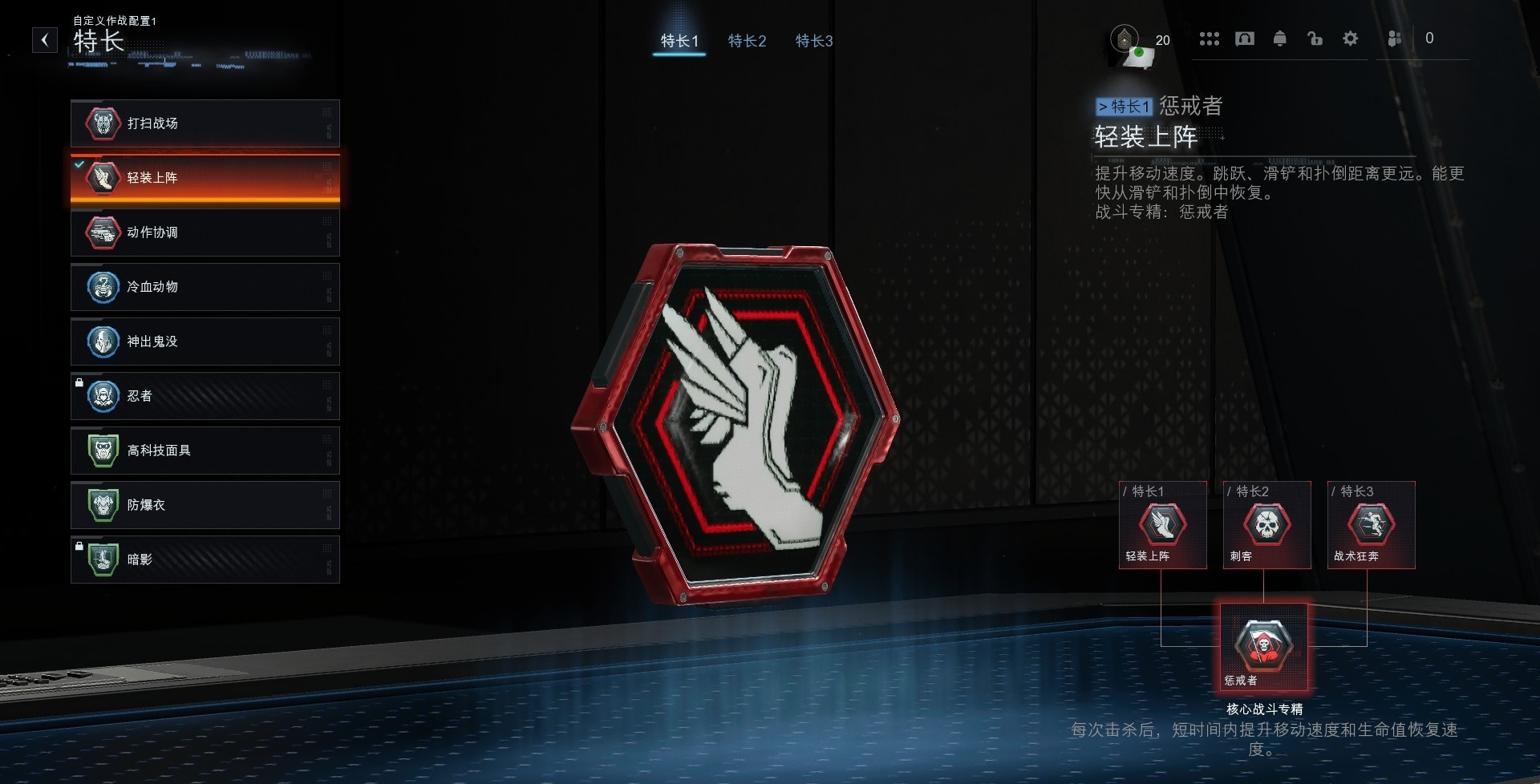The height and width of the screenshot is (784, 1540).
Task: Open the friends list icon
Action: 1395,38
